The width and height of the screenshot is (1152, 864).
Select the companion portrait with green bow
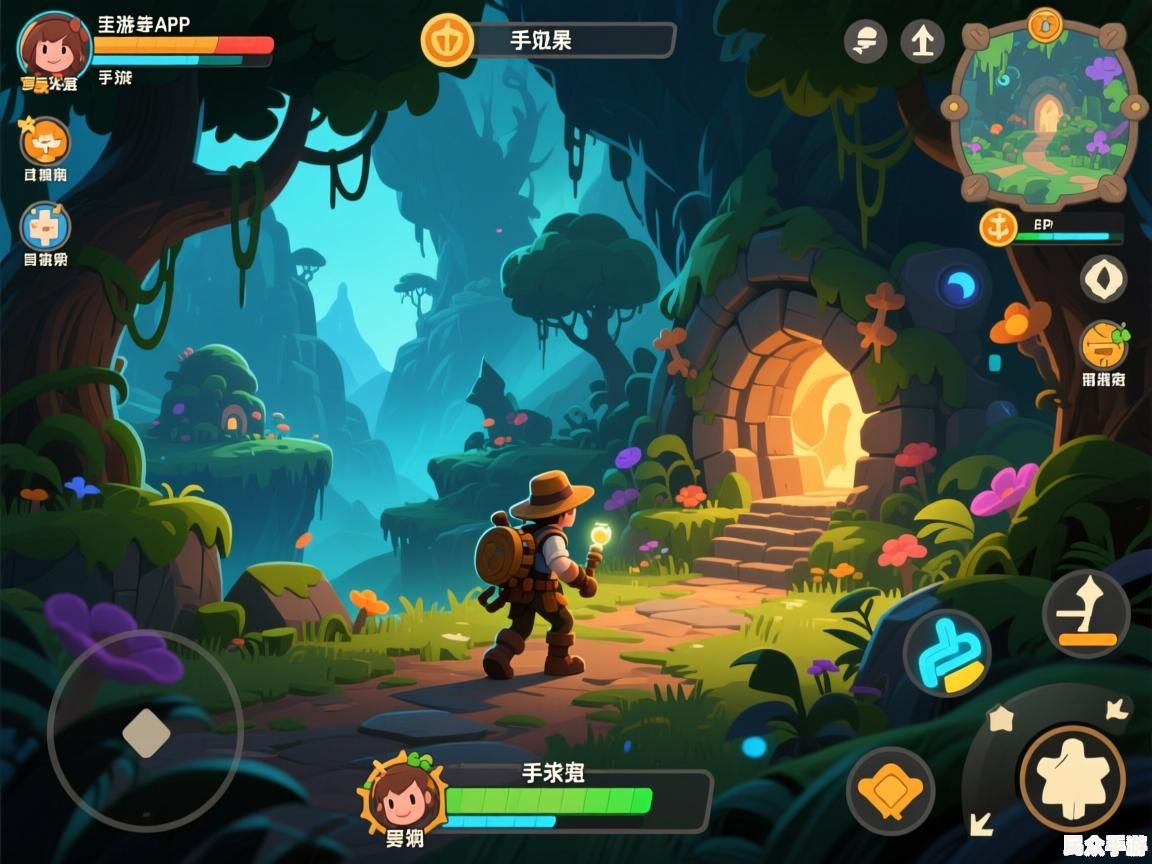point(402,792)
